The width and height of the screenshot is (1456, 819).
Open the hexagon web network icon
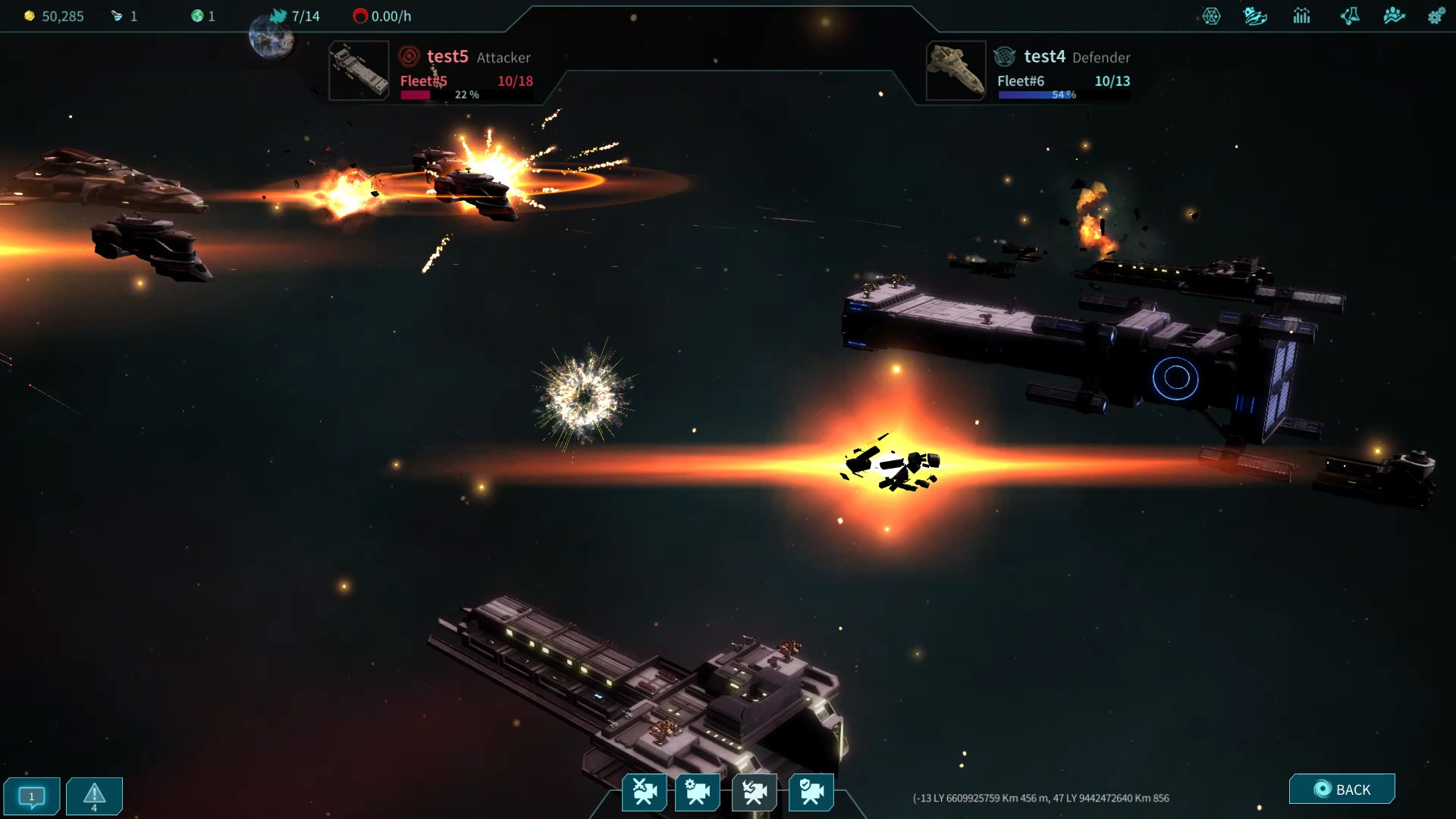click(x=1212, y=16)
